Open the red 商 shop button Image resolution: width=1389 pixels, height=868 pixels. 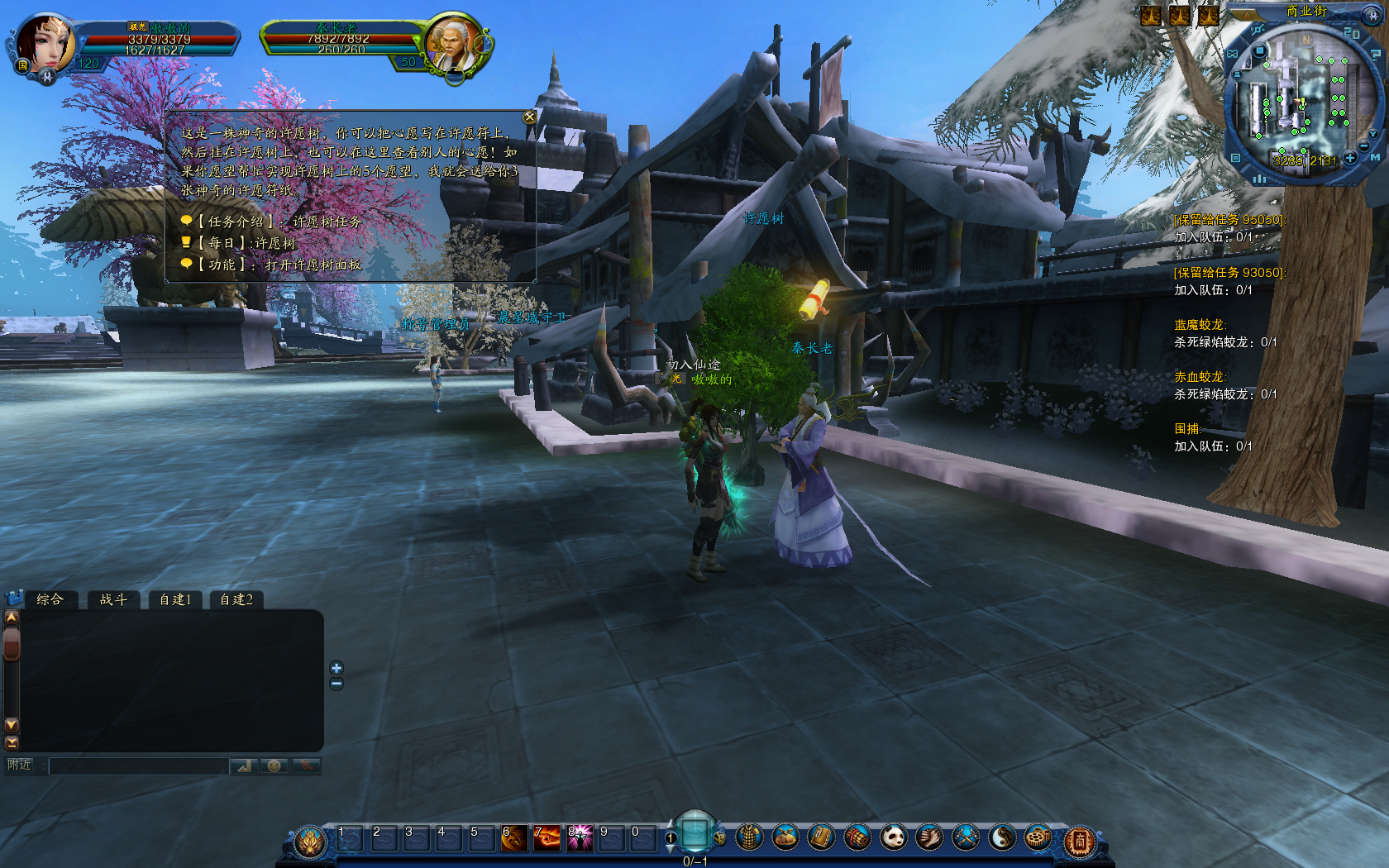pyautogui.click(x=1079, y=841)
